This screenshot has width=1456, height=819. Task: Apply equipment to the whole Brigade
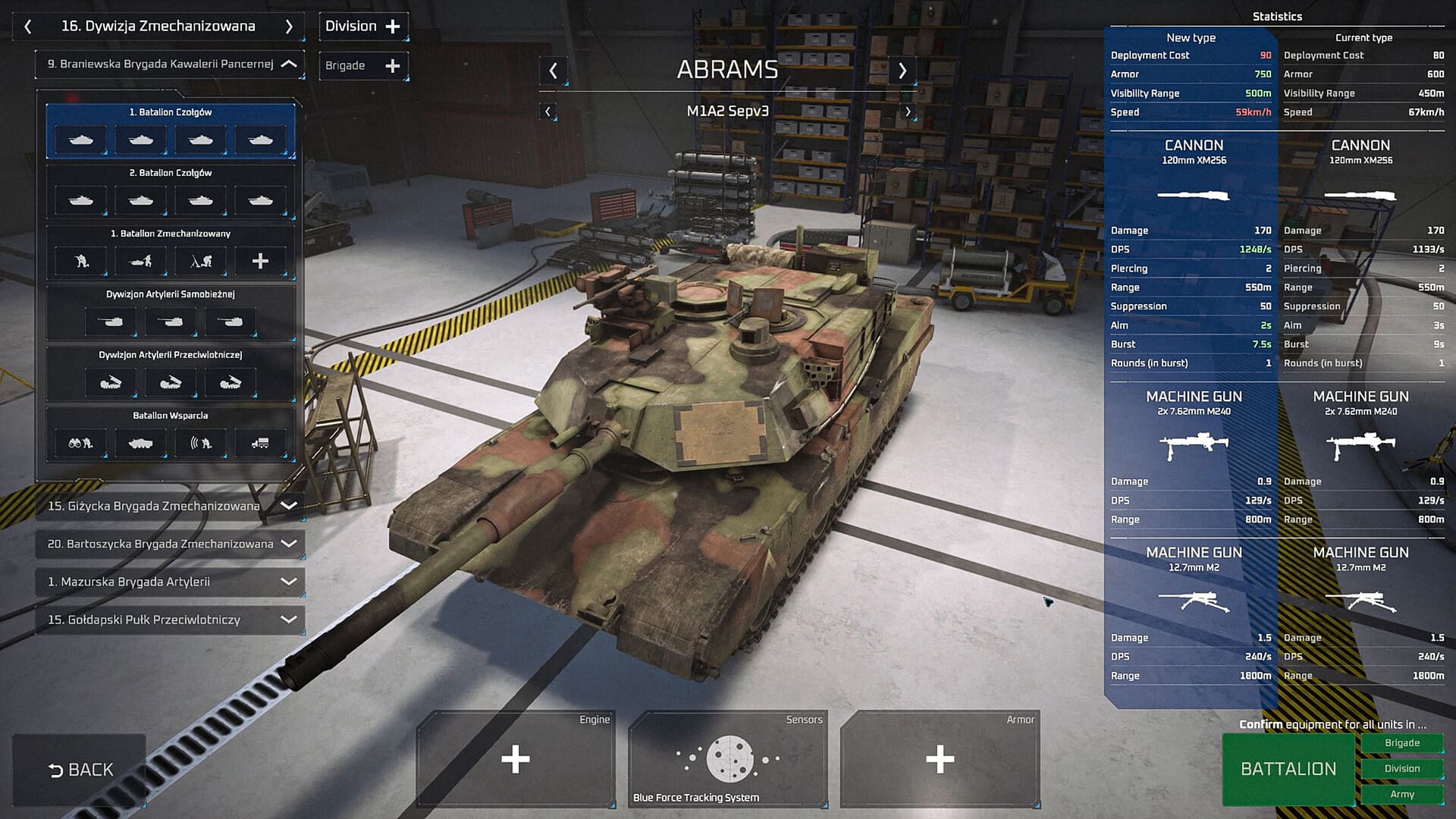click(1401, 743)
